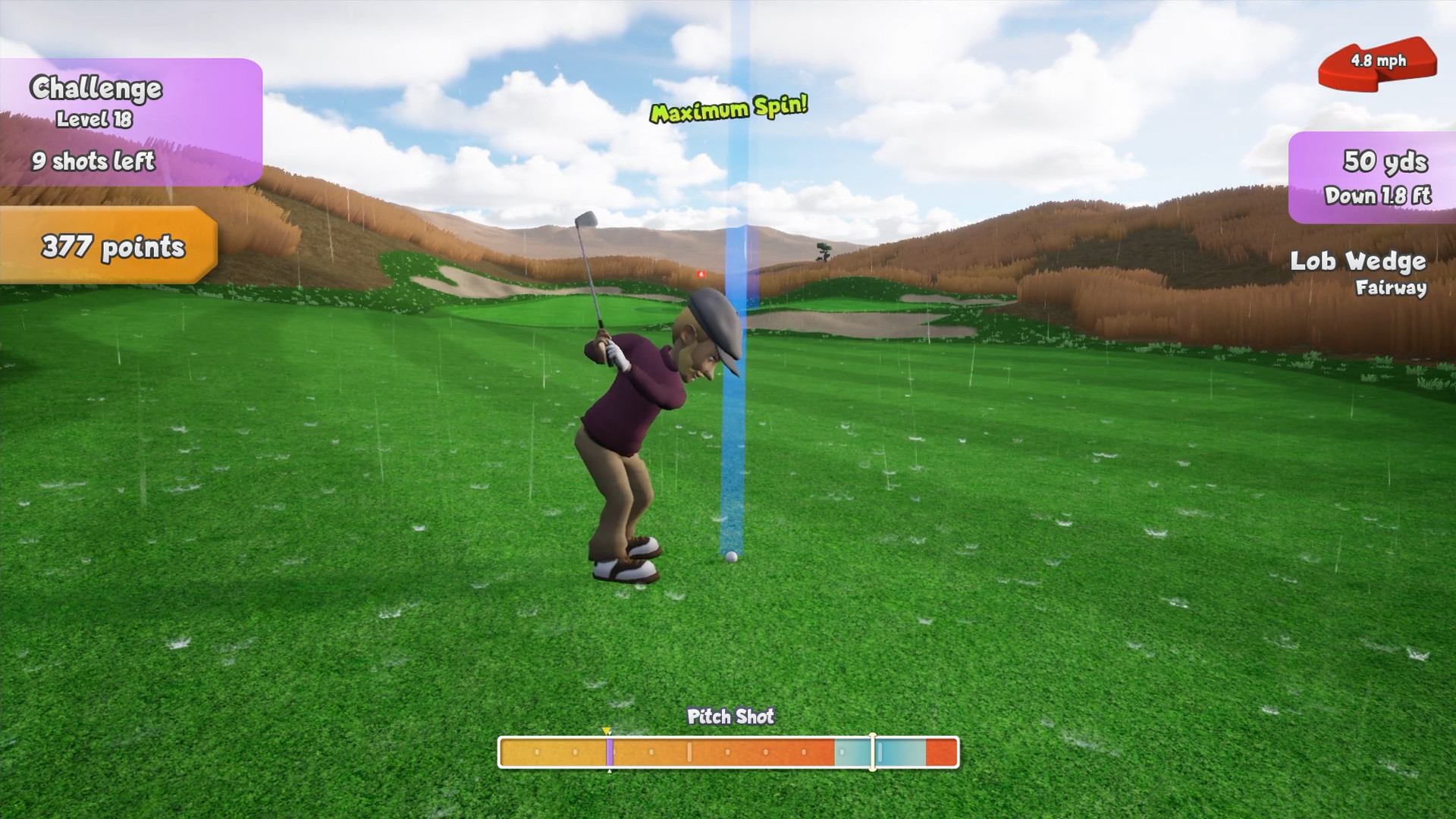Image resolution: width=1456 pixels, height=819 pixels.
Task: Select the Fairway lie label
Action: (x=1391, y=288)
